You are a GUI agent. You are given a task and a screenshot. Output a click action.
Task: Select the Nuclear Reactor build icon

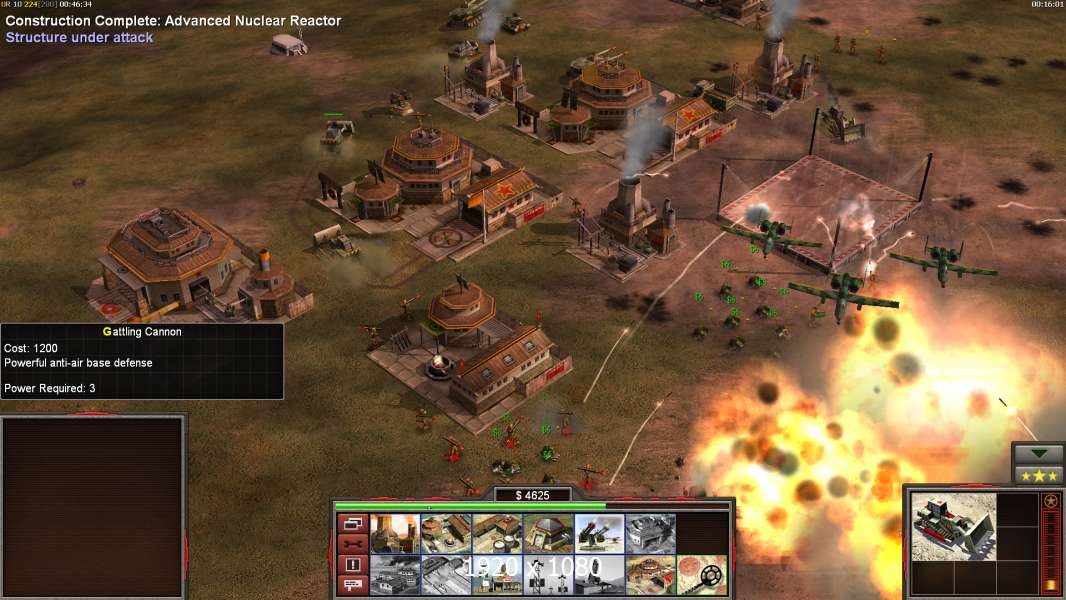(x=395, y=534)
